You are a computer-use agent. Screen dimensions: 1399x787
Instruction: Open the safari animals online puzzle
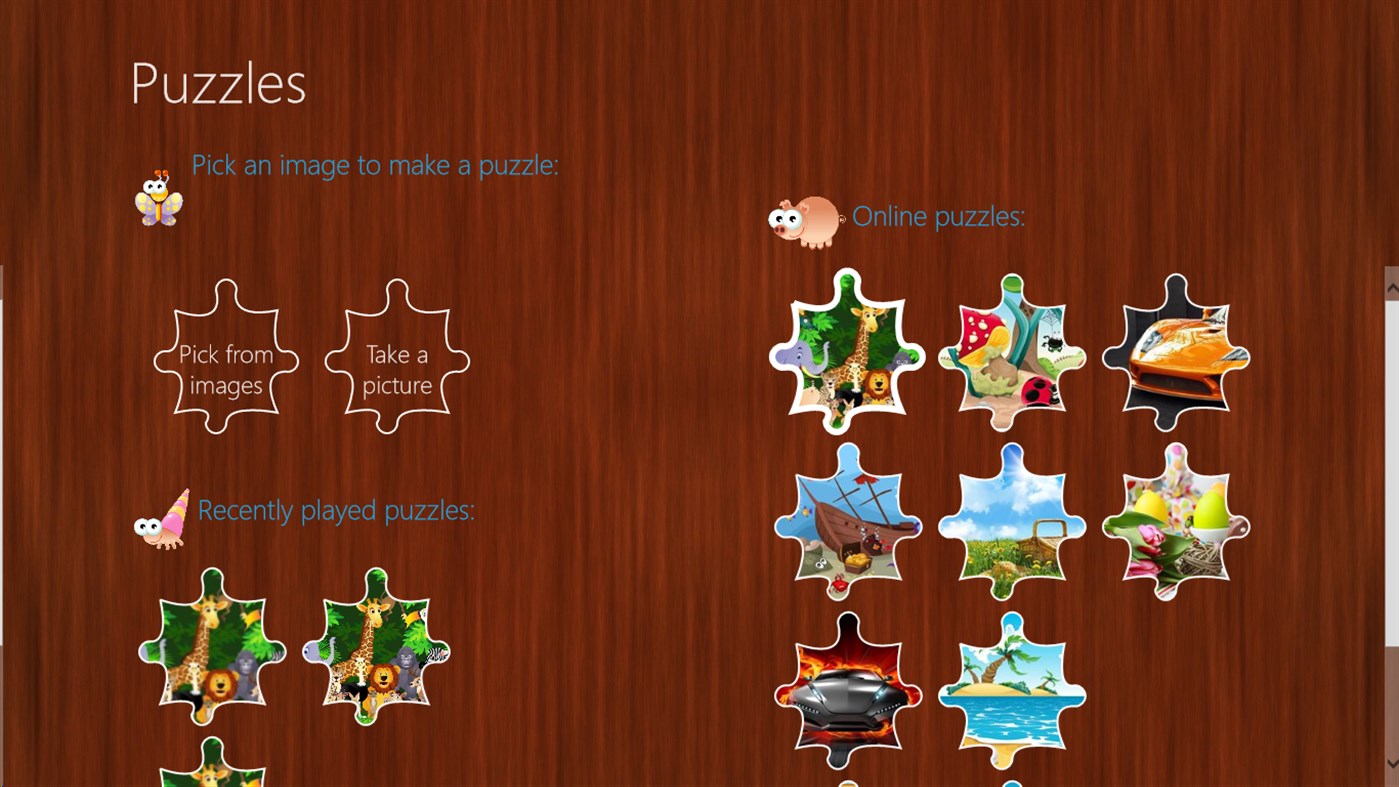click(x=847, y=352)
